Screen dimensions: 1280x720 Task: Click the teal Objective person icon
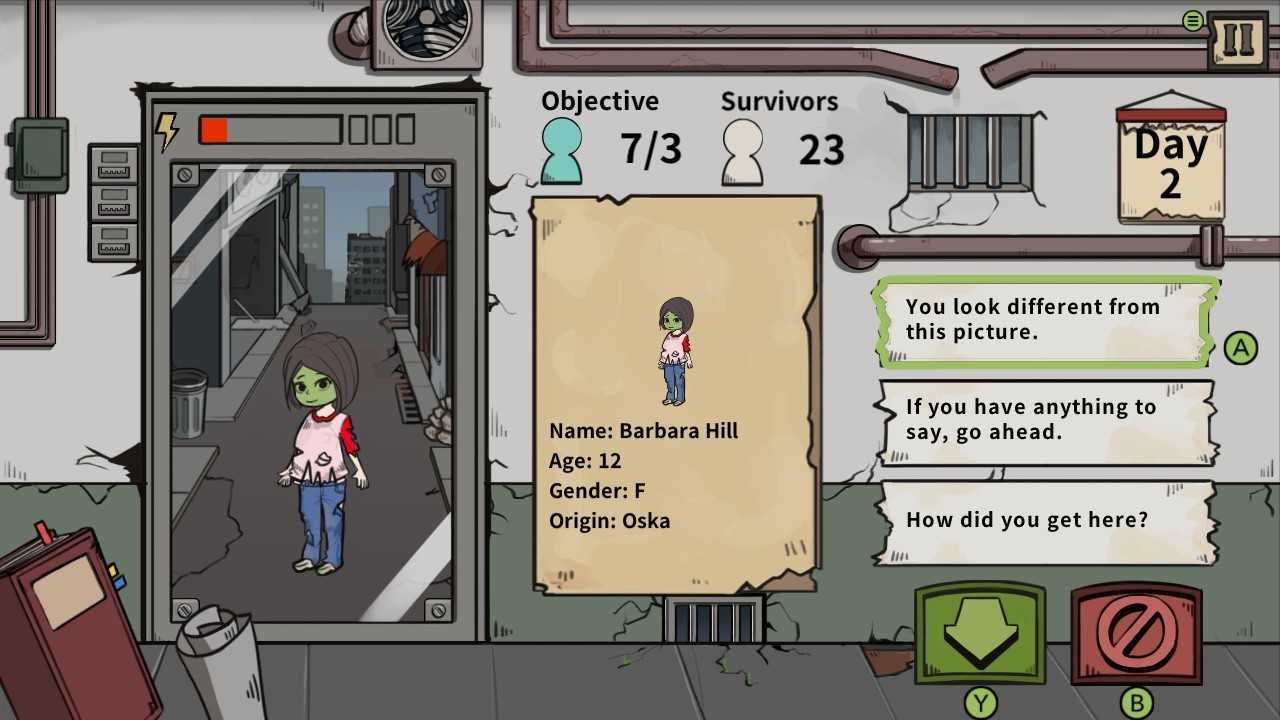560,150
